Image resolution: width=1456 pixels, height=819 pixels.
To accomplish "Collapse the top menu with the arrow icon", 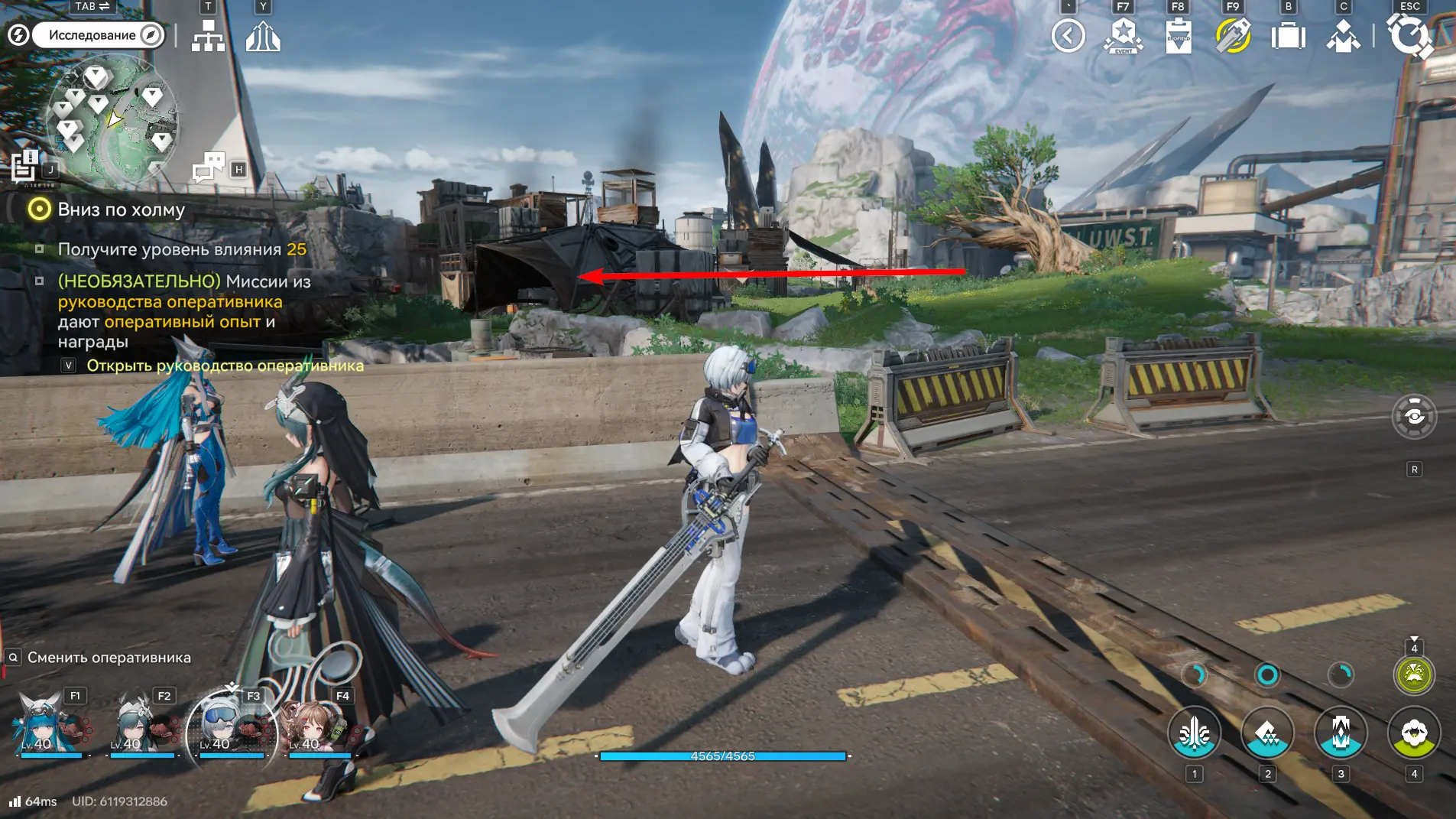I will click(x=1068, y=35).
